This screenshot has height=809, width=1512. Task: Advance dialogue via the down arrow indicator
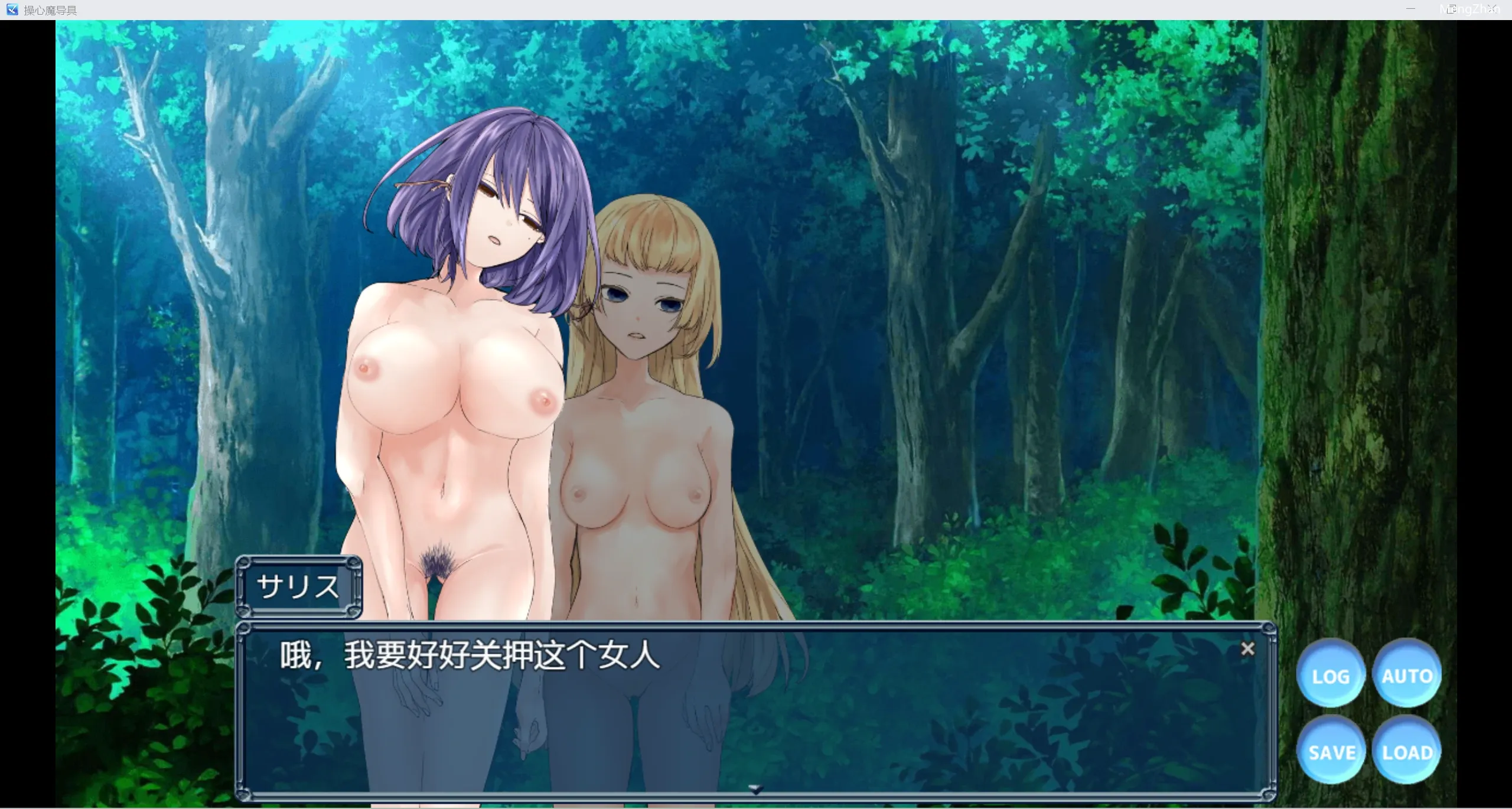[x=755, y=788]
